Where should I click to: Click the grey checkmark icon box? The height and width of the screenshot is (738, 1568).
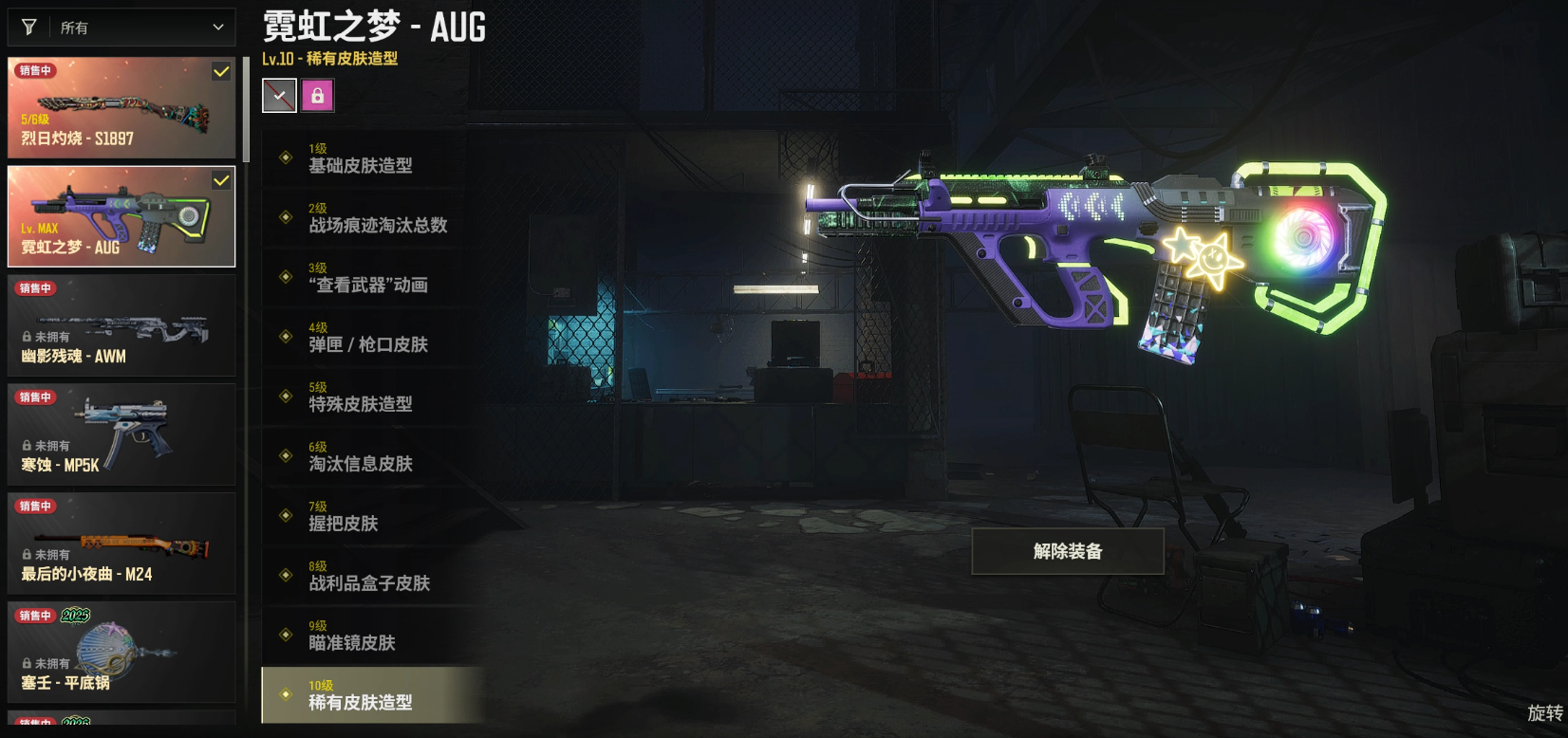click(x=279, y=96)
